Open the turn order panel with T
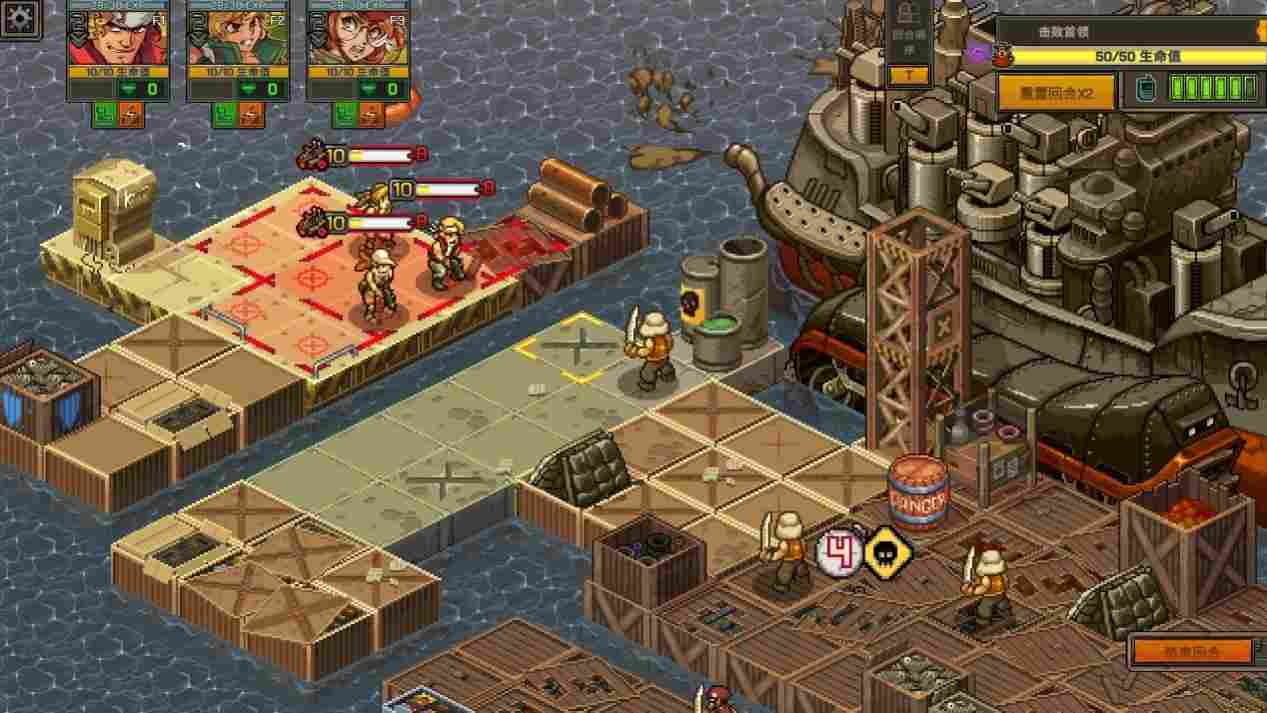The image size is (1267, 713). (x=909, y=75)
